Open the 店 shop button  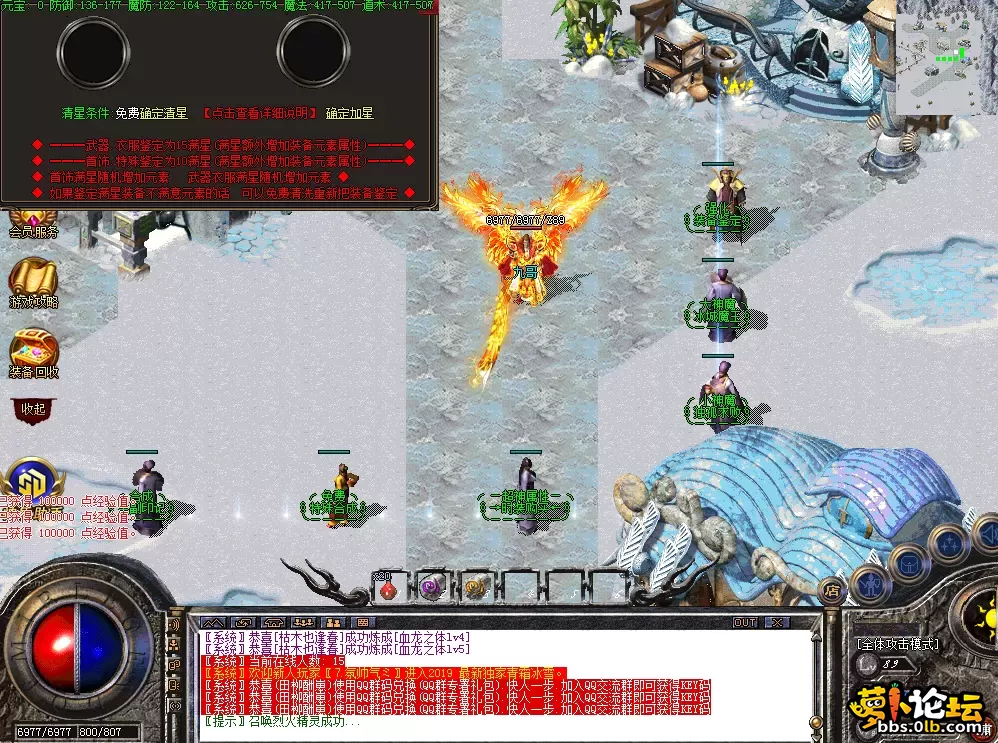click(x=830, y=589)
